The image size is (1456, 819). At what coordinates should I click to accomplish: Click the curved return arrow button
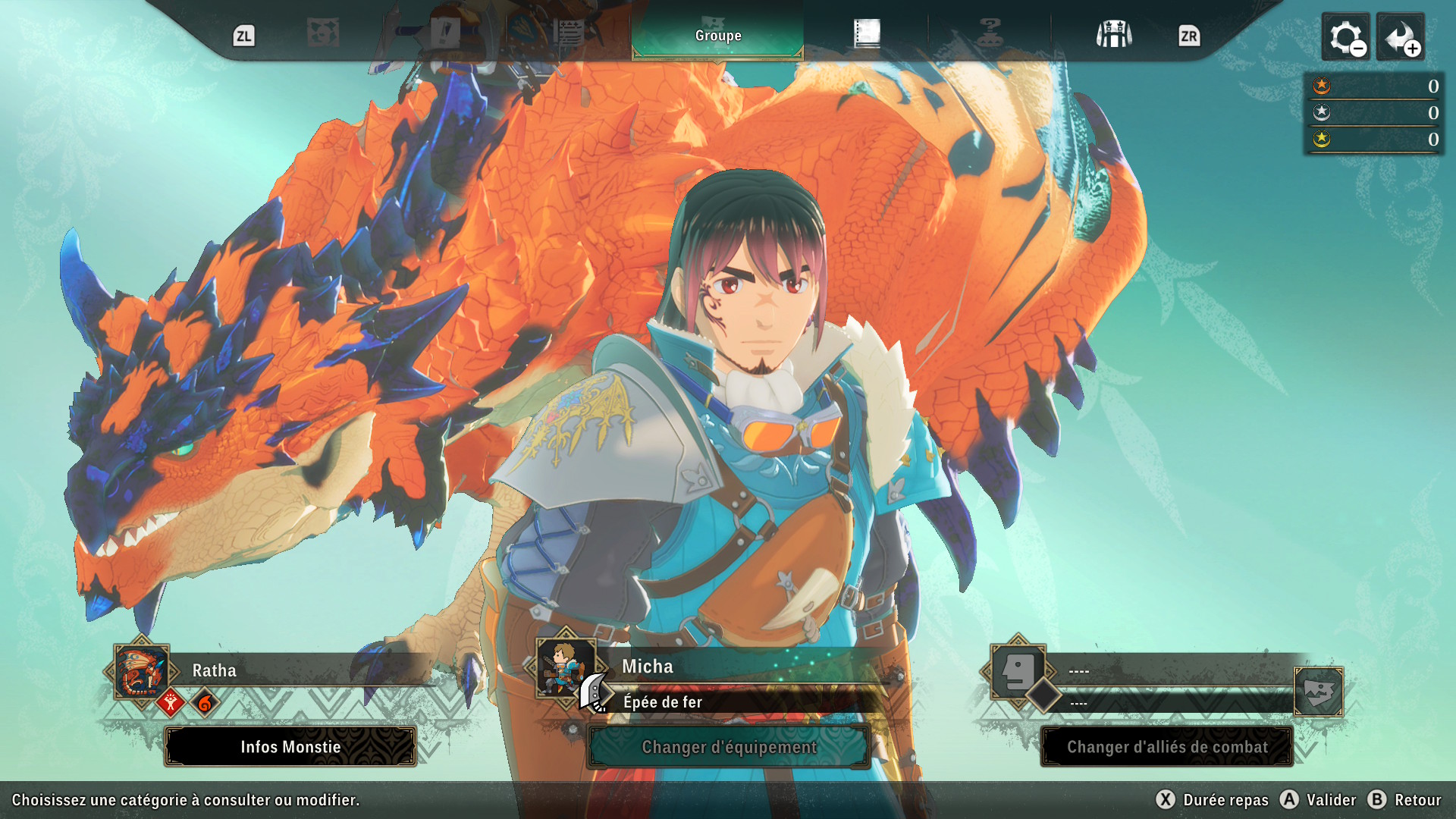1401,37
